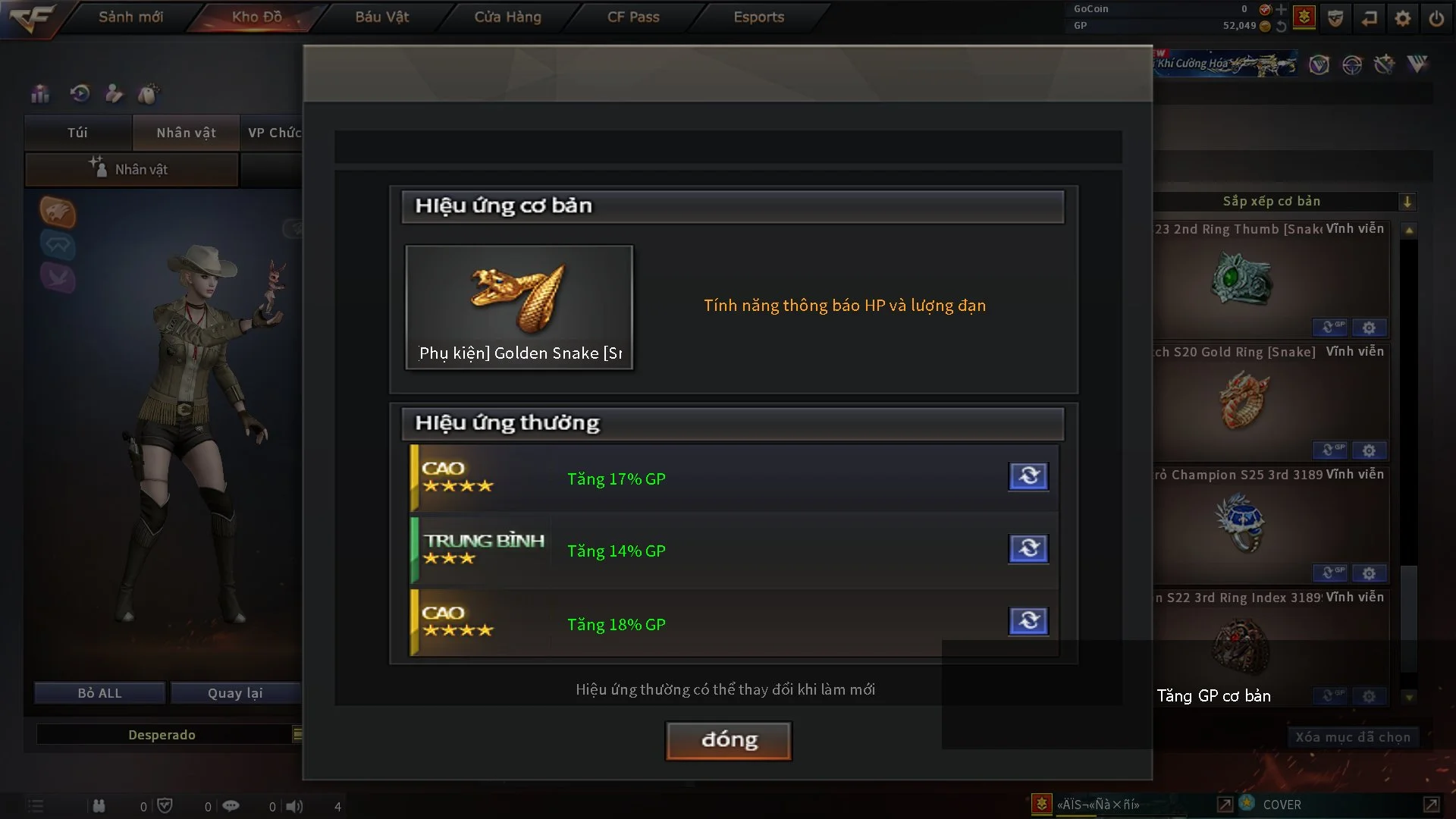Viewport: 1456px width, 819px height.
Task: Go to the Báu Vật menu
Action: (x=381, y=17)
